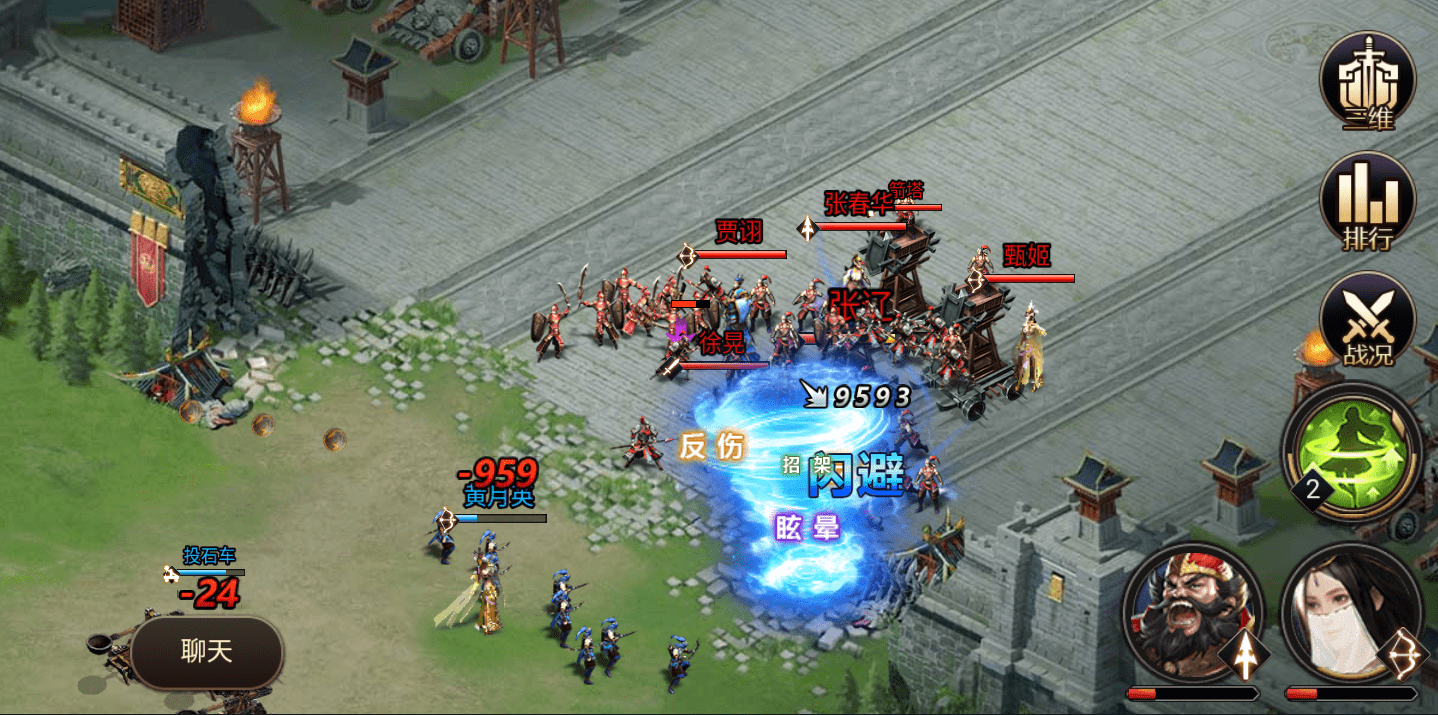The height and width of the screenshot is (715, 1438).
Task: Open the 三维 stats panel
Action: [1367, 80]
